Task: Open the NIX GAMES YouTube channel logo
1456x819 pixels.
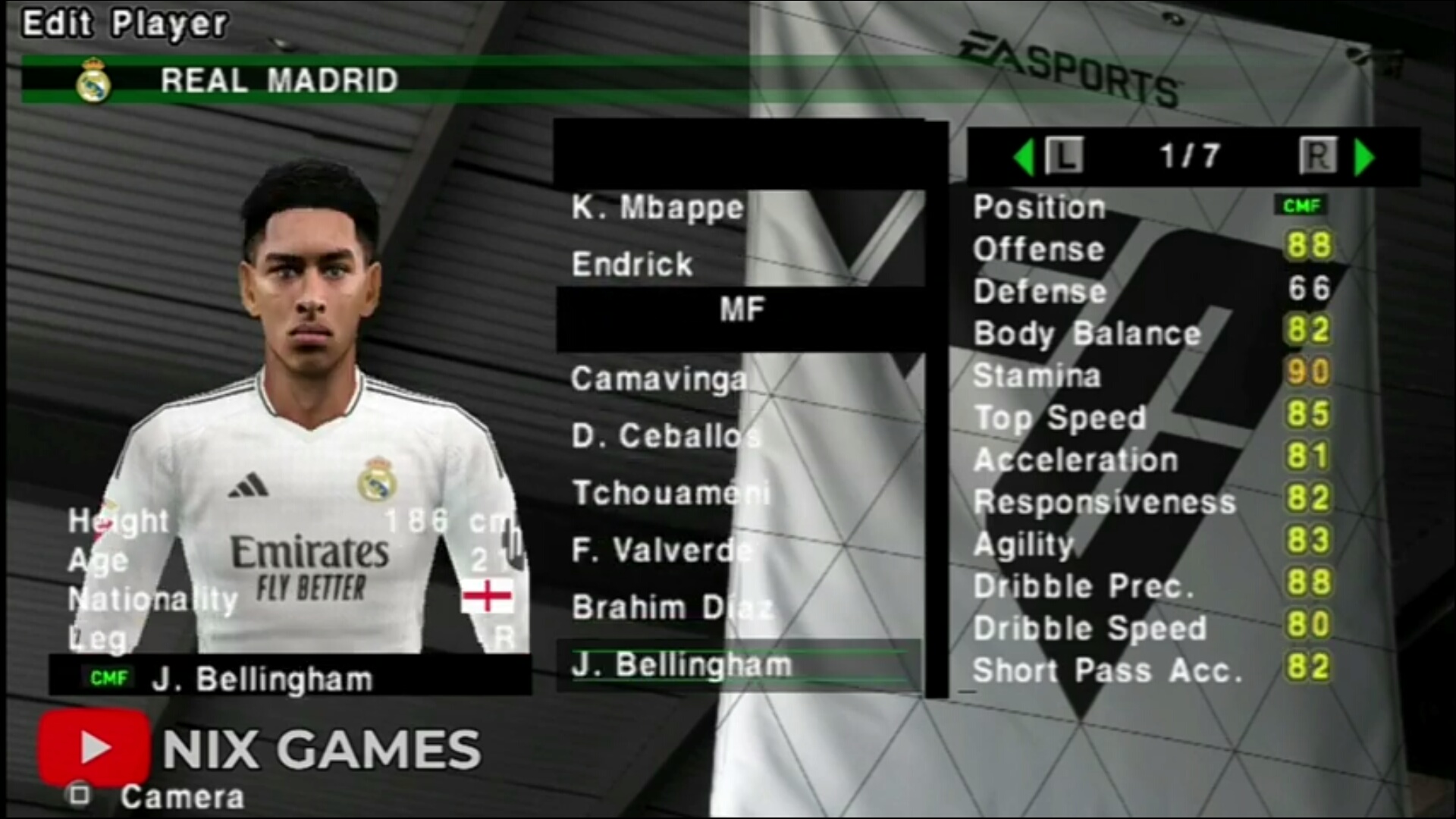Action: click(94, 748)
